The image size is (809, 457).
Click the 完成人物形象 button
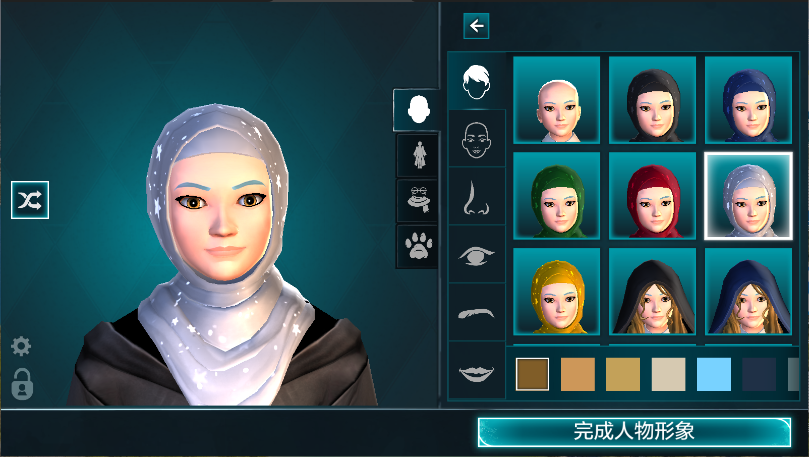(634, 432)
